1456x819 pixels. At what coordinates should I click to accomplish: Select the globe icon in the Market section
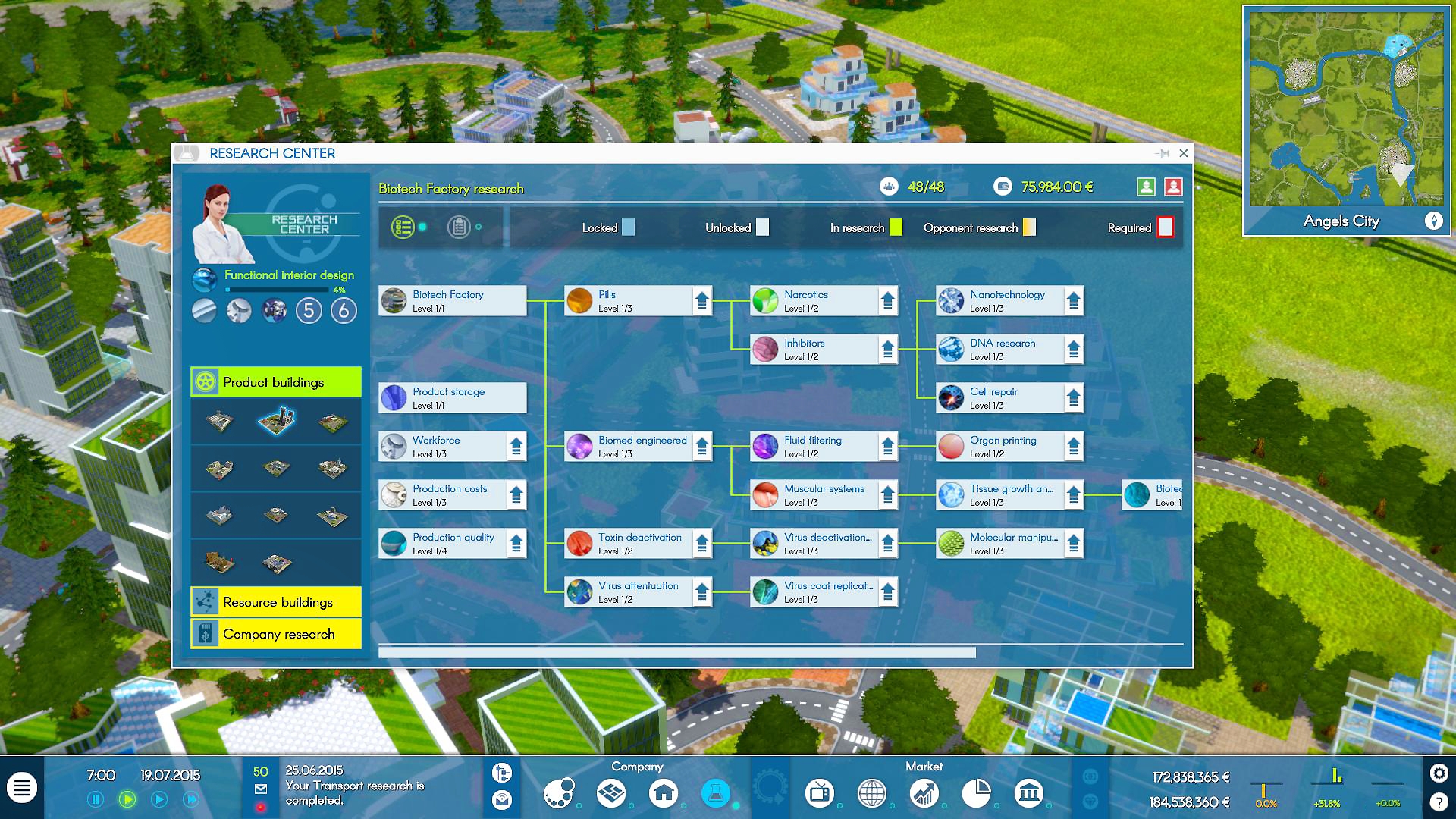pyautogui.click(x=871, y=793)
